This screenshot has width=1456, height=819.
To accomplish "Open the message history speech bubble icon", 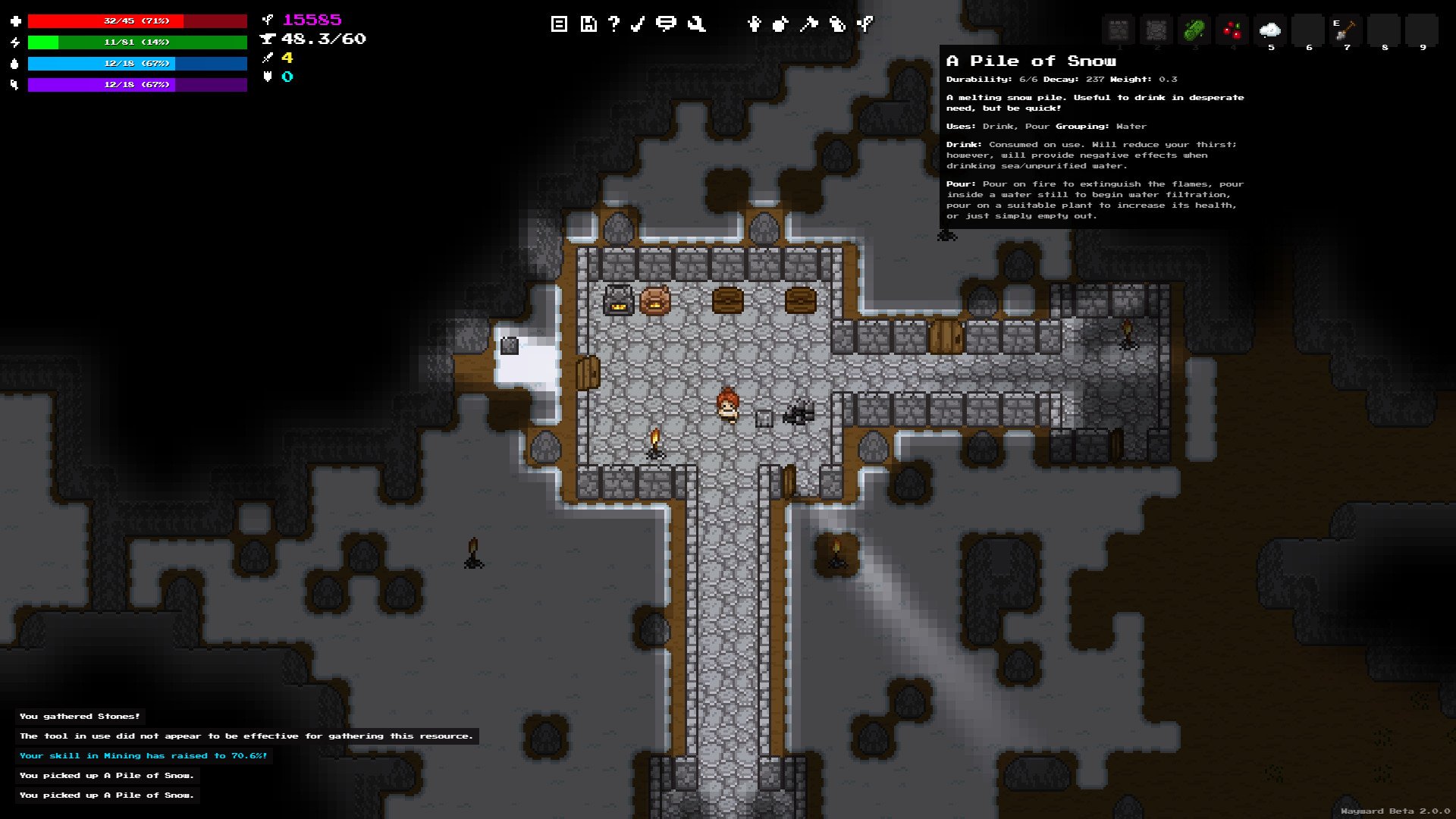I will [x=666, y=24].
